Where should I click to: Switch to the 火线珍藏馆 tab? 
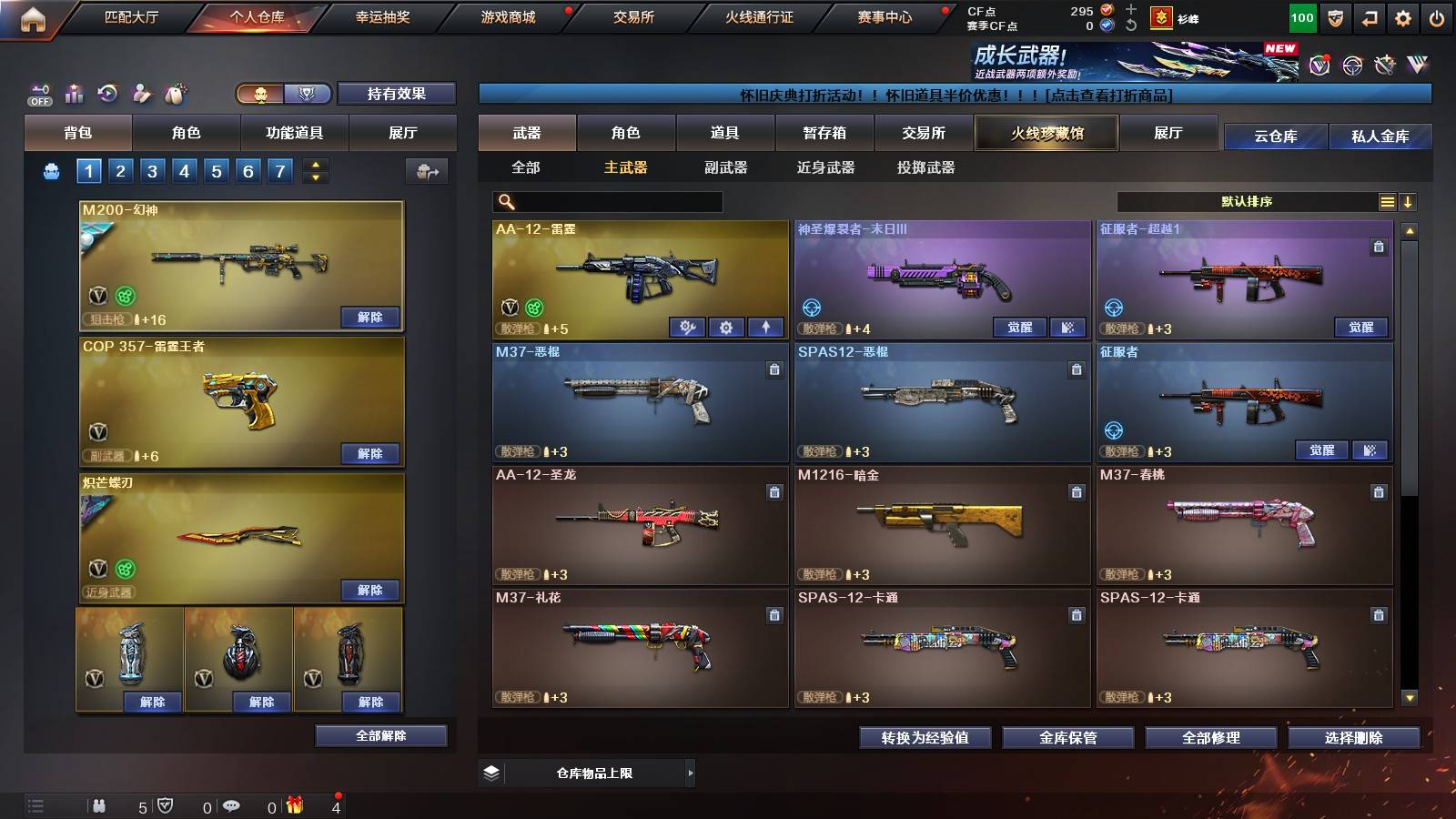pyautogui.click(x=1046, y=133)
